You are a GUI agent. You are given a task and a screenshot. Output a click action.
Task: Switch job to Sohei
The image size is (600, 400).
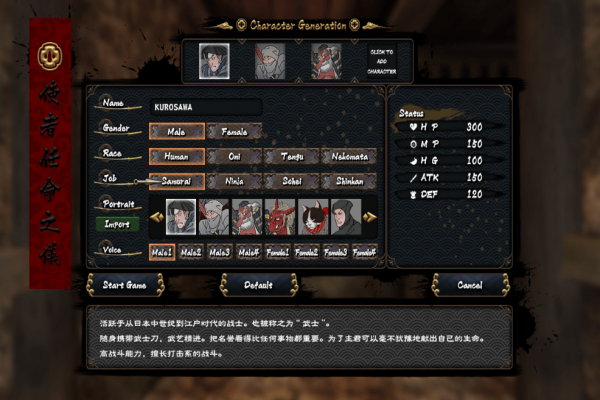point(291,181)
